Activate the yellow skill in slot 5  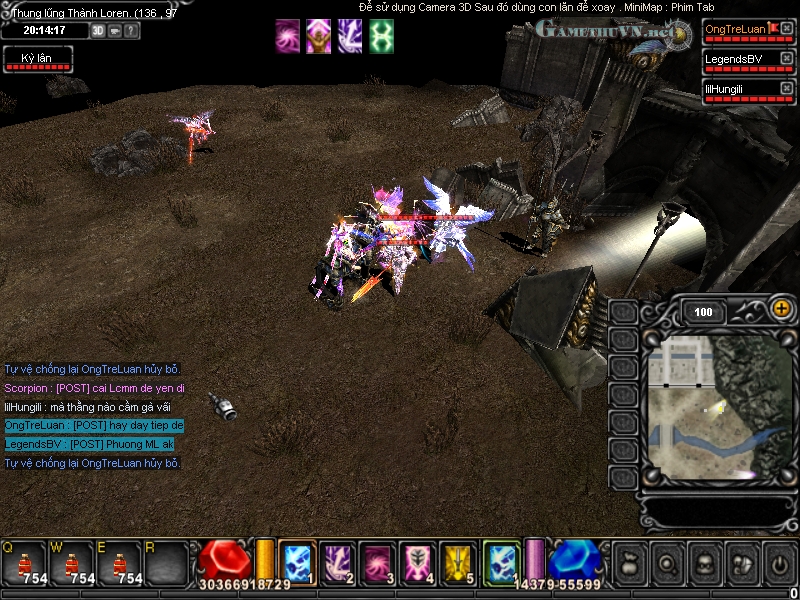tap(458, 561)
